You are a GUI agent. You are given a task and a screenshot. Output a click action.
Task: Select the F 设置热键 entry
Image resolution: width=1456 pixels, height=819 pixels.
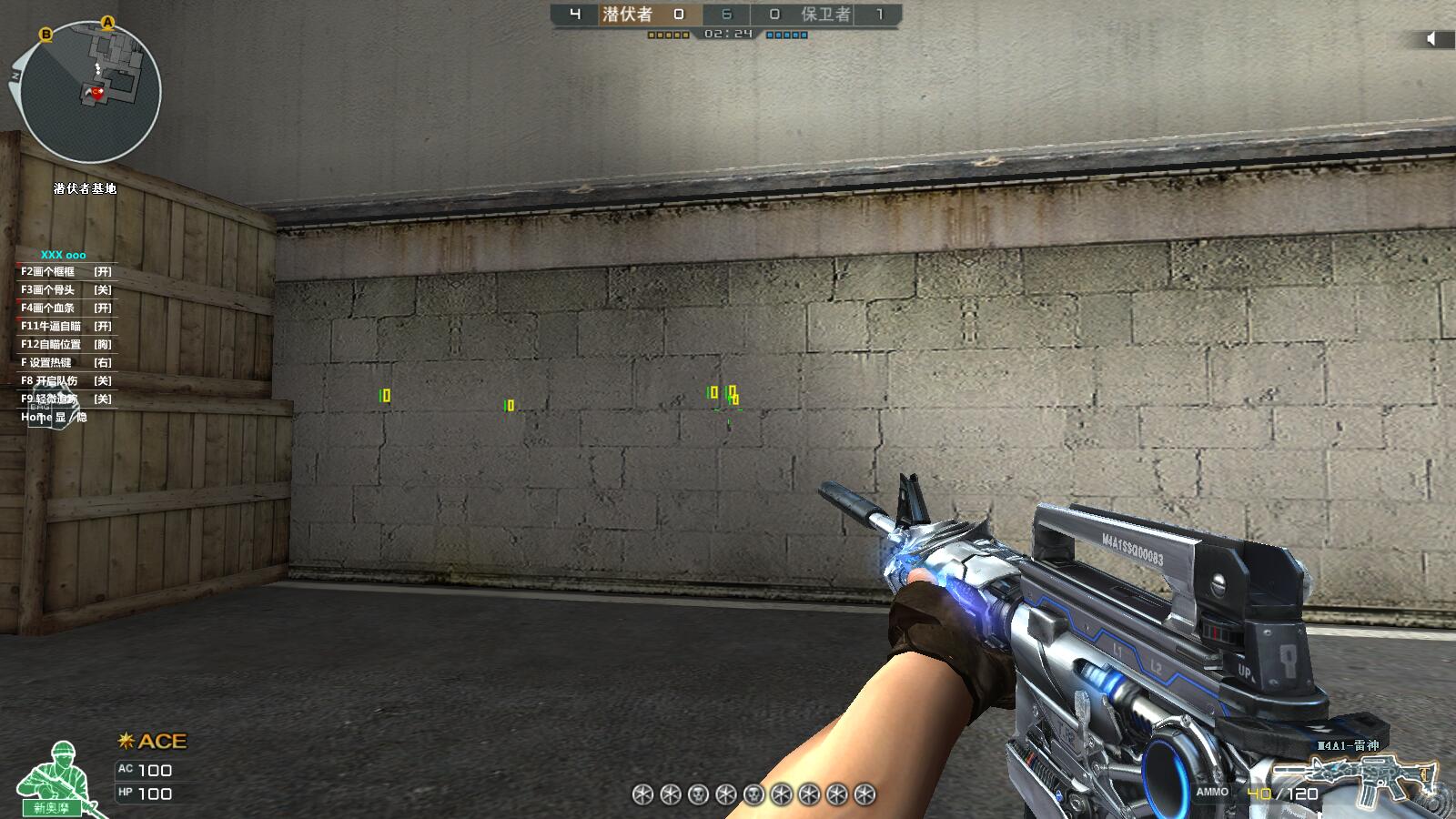coord(66,363)
